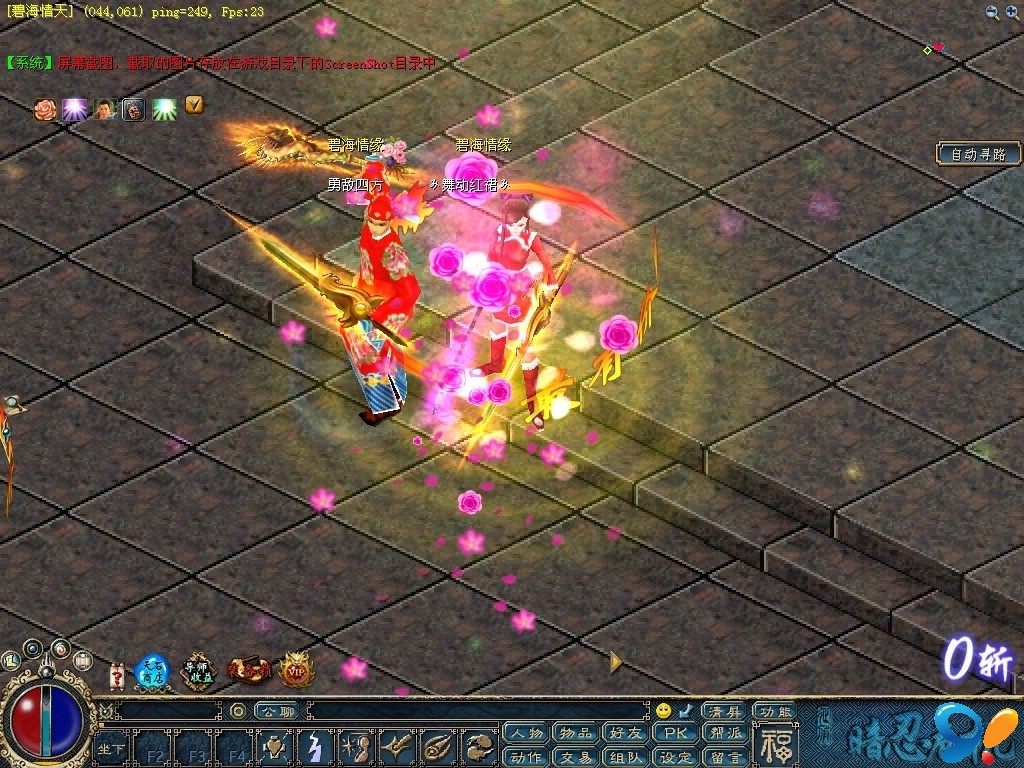Click the 清屏 clear screen button

point(723,711)
